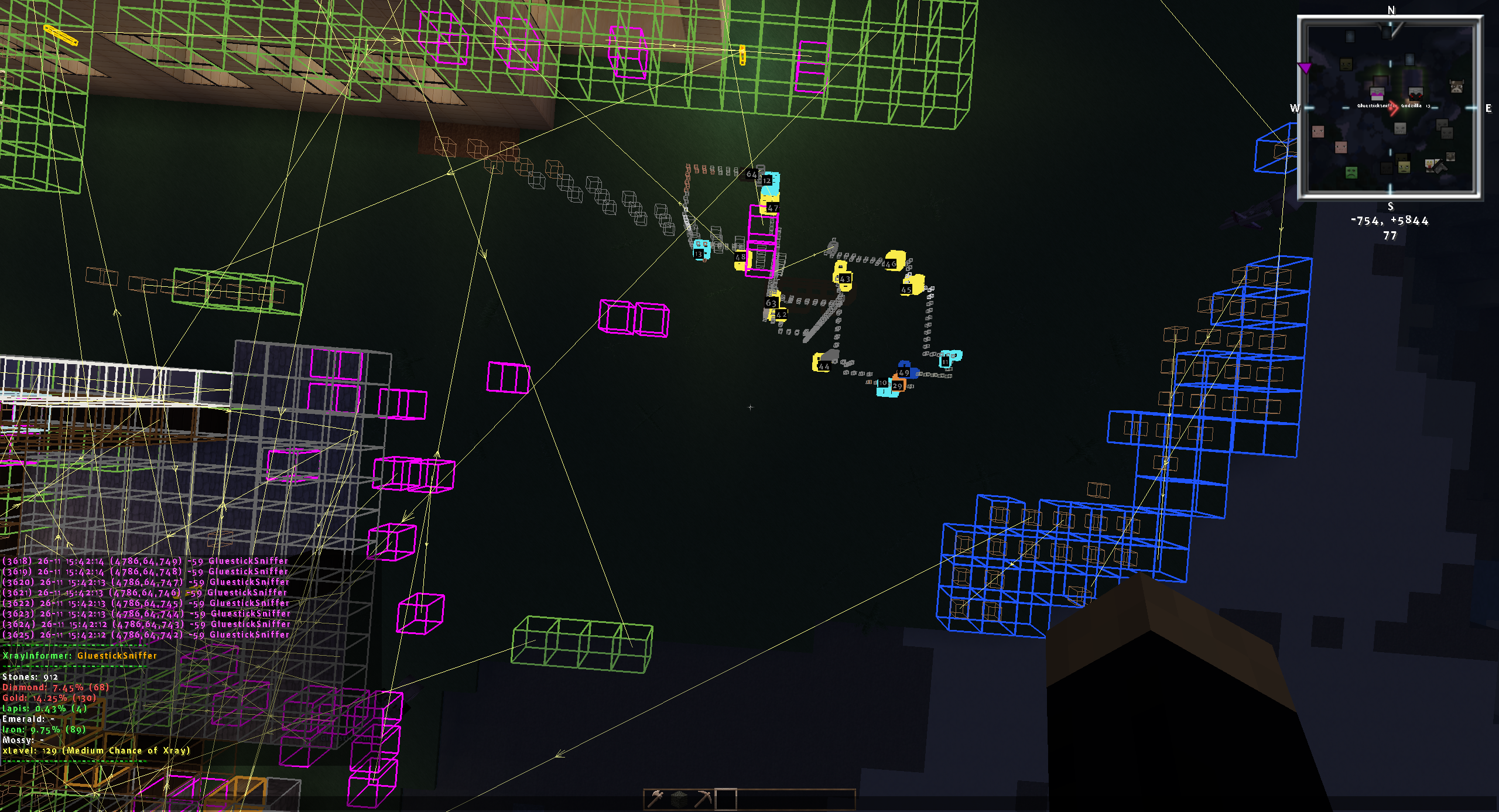Click the cow icon on the minimap
1499x812 pixels.
pyautogui.click(x=1456, y=87)
